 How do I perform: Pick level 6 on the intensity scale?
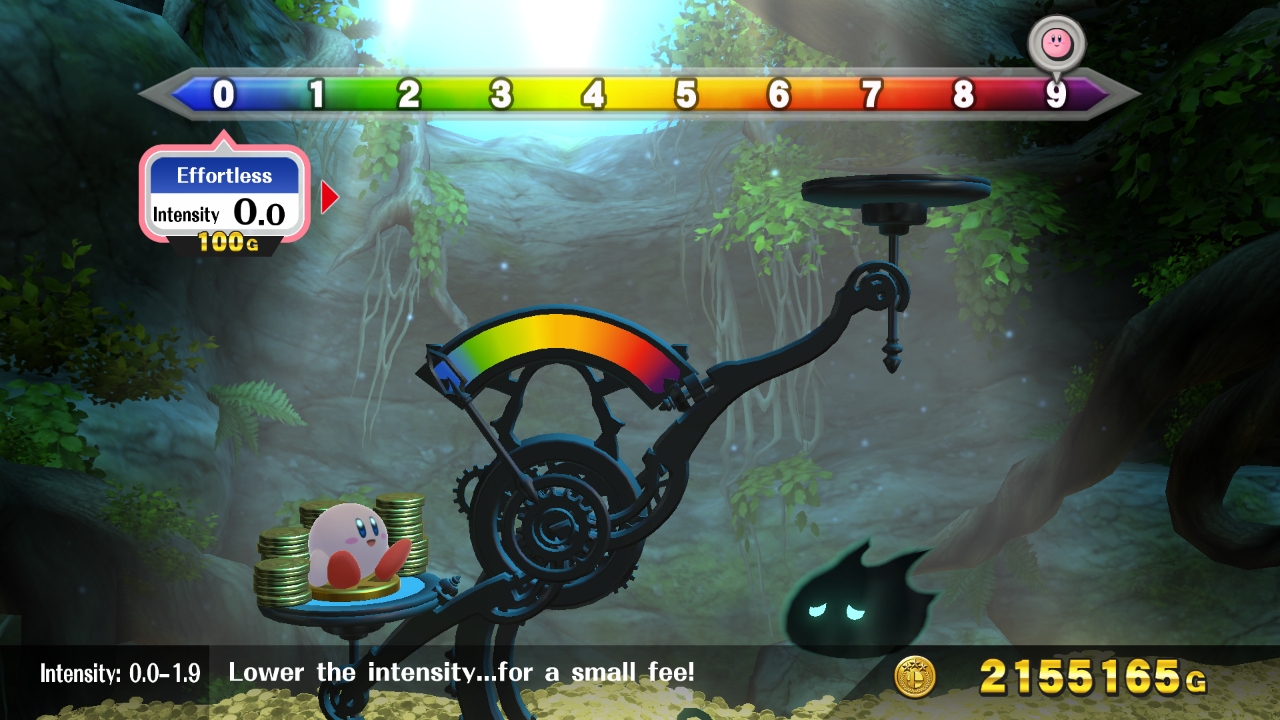pos(779,95)
